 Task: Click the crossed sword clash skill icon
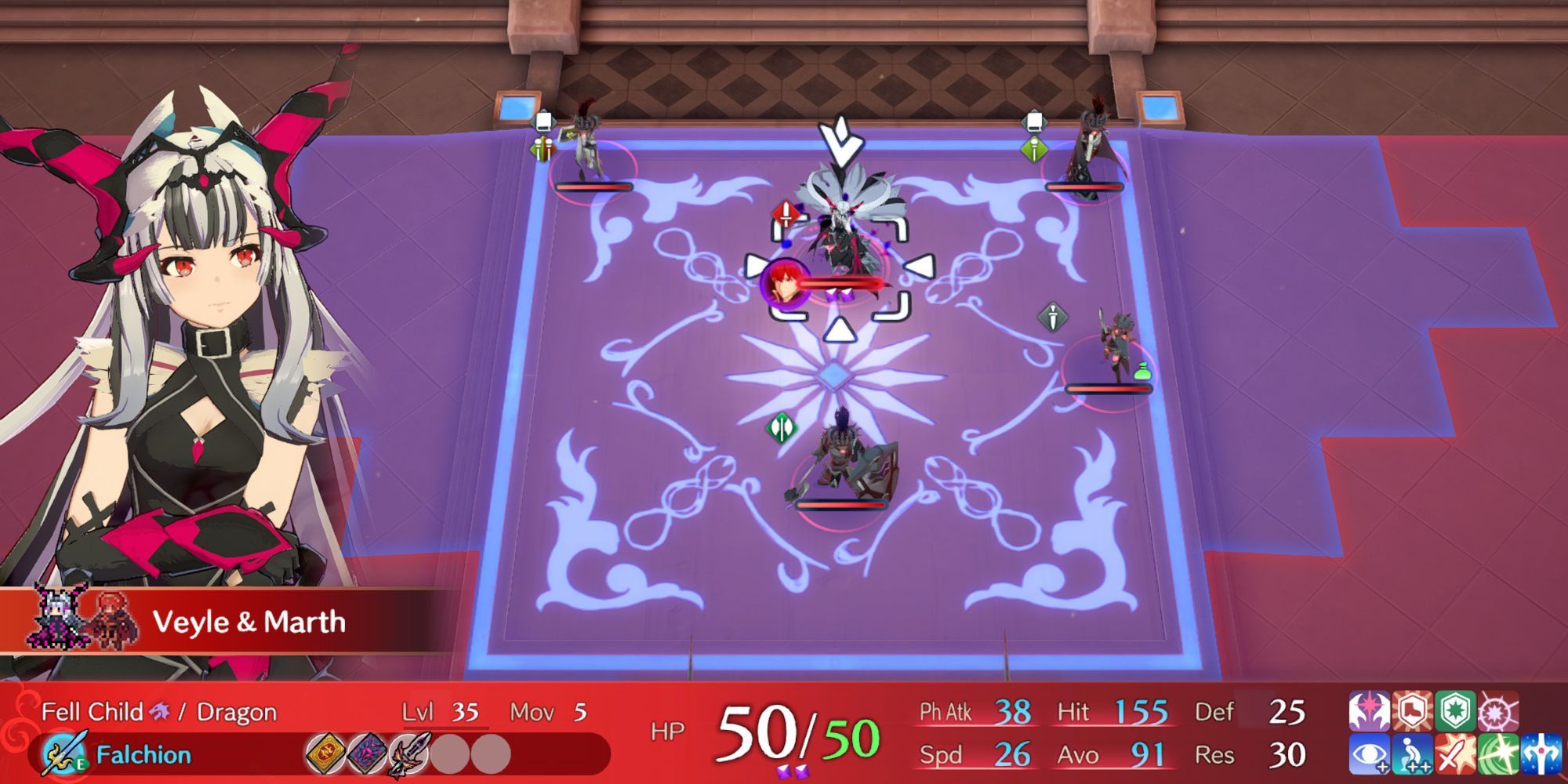(x=1455, y=755)
